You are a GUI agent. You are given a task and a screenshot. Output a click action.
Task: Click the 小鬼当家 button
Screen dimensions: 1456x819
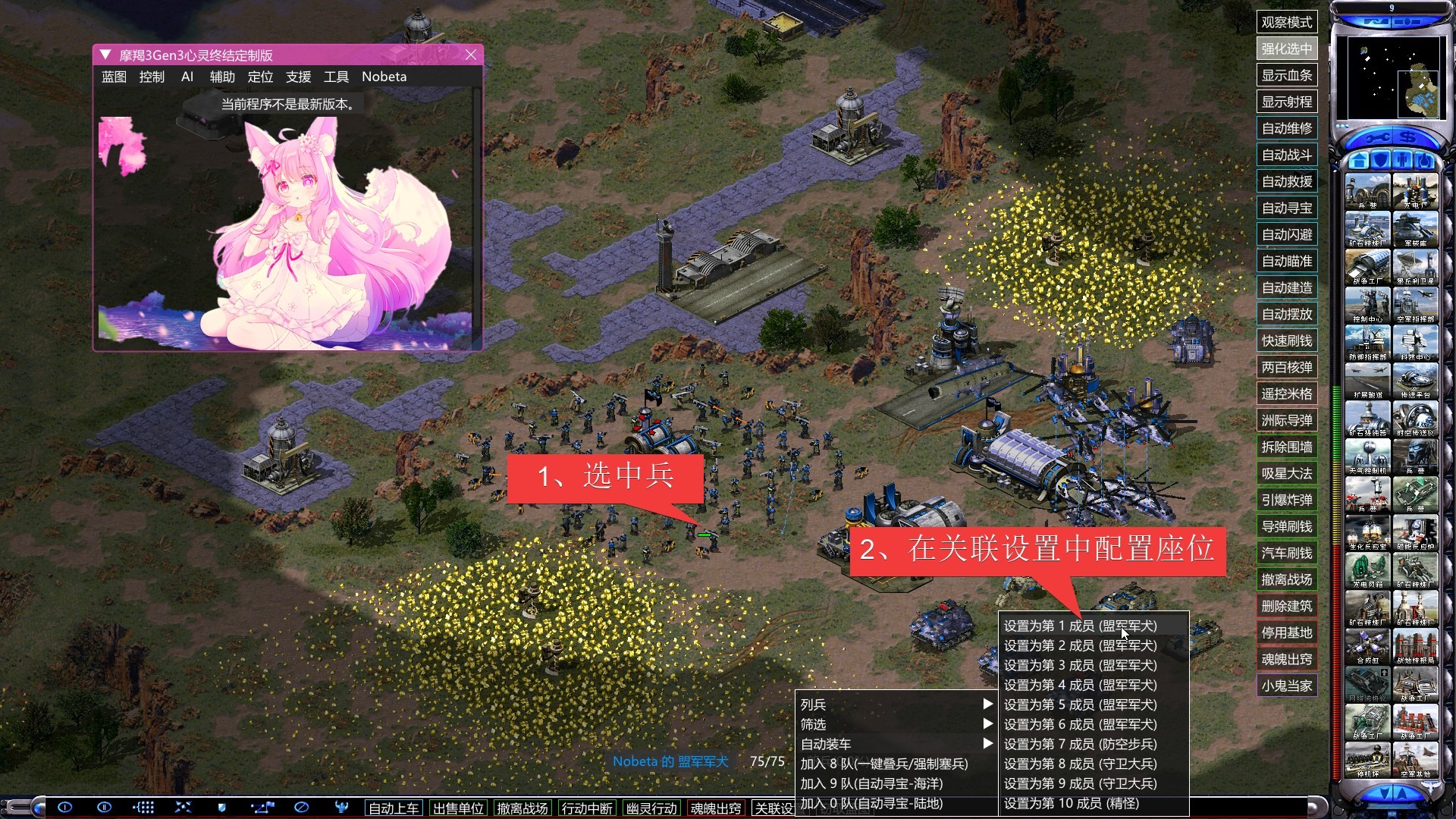point(1286,686)
